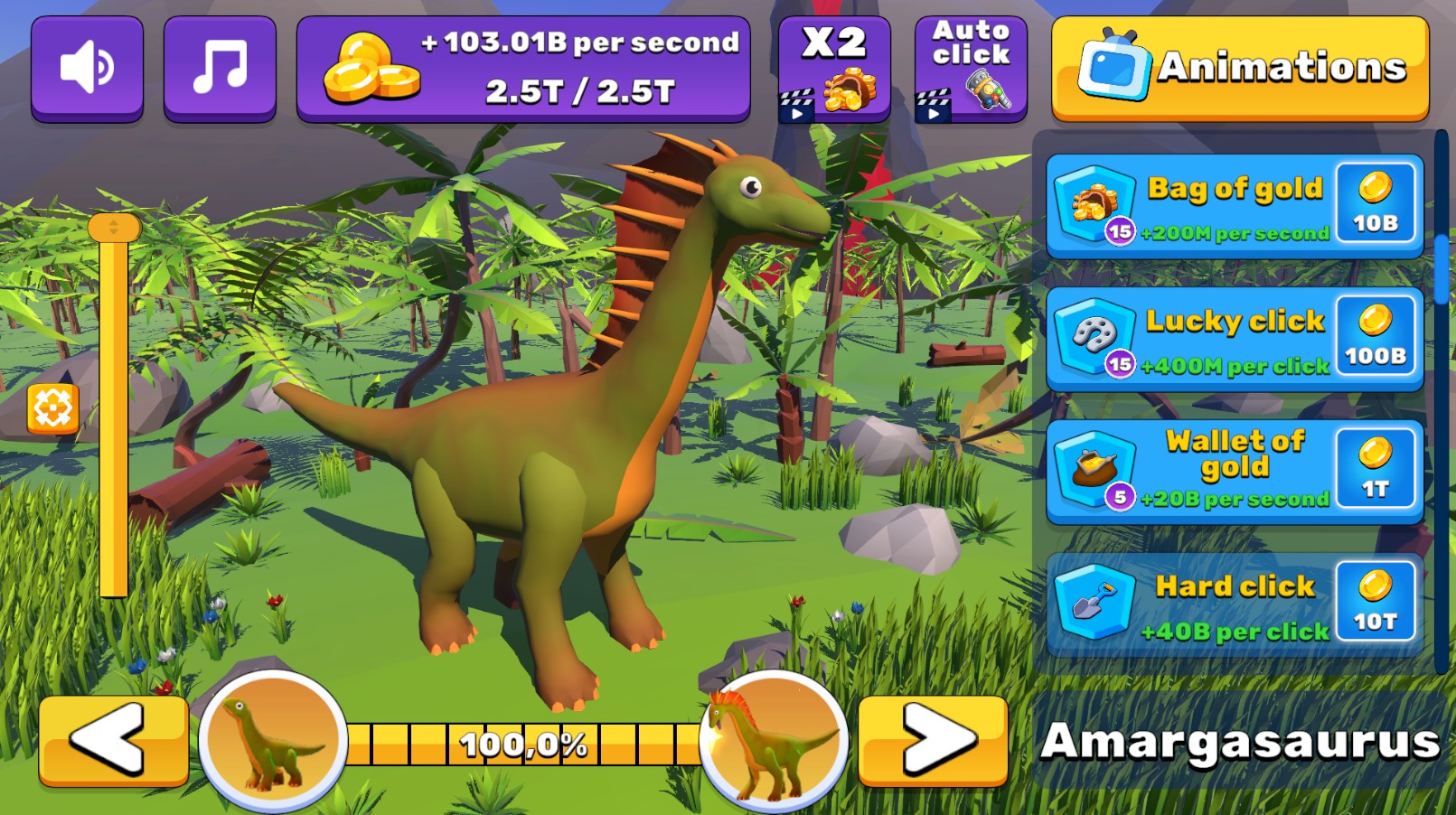
Task: Mute the game sound effects
Action: tap(87, 67)
